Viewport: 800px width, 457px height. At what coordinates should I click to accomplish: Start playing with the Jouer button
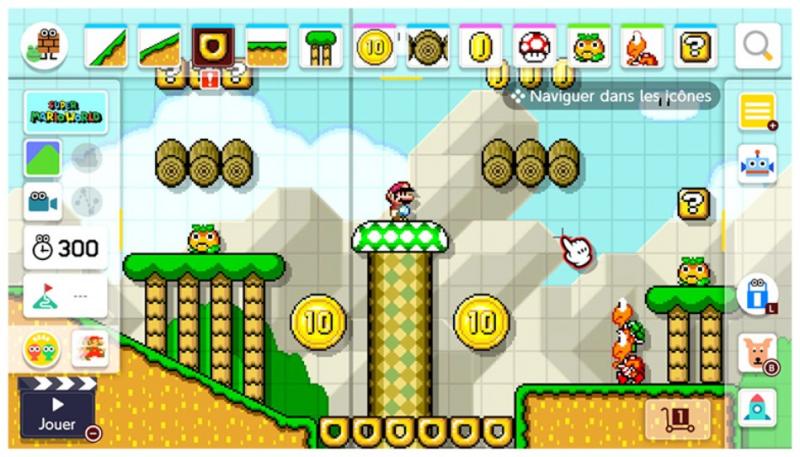click(58, 415)
